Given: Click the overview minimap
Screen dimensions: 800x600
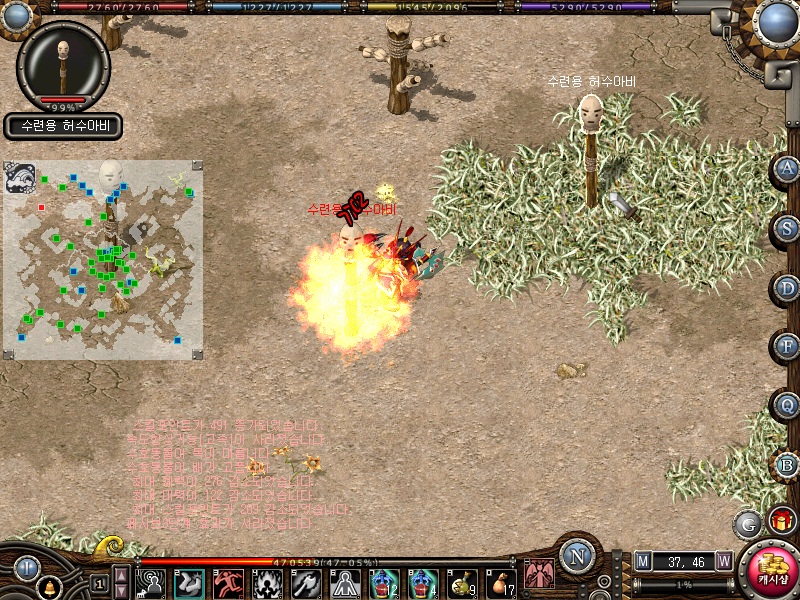Looking at the screenshot, I should (x=103, y=259).
